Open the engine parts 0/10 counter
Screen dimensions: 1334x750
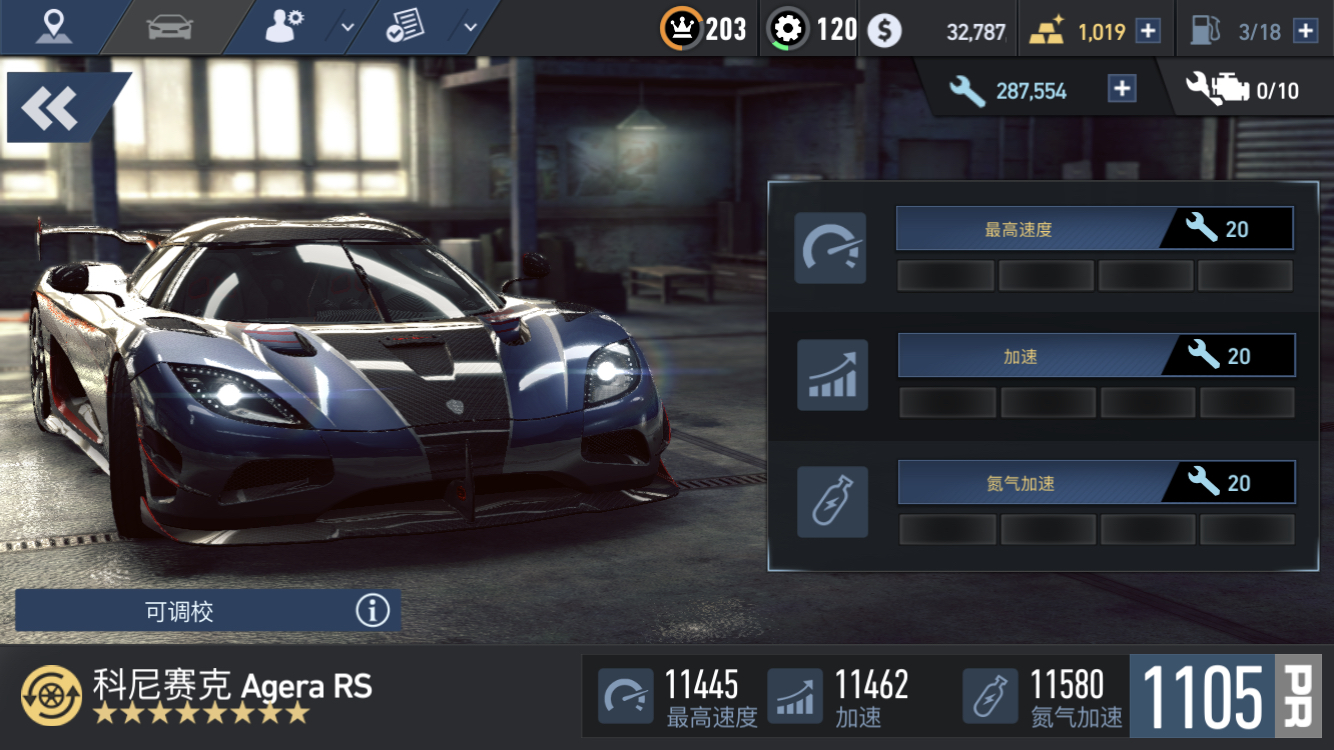click(x=1242, y=90)
